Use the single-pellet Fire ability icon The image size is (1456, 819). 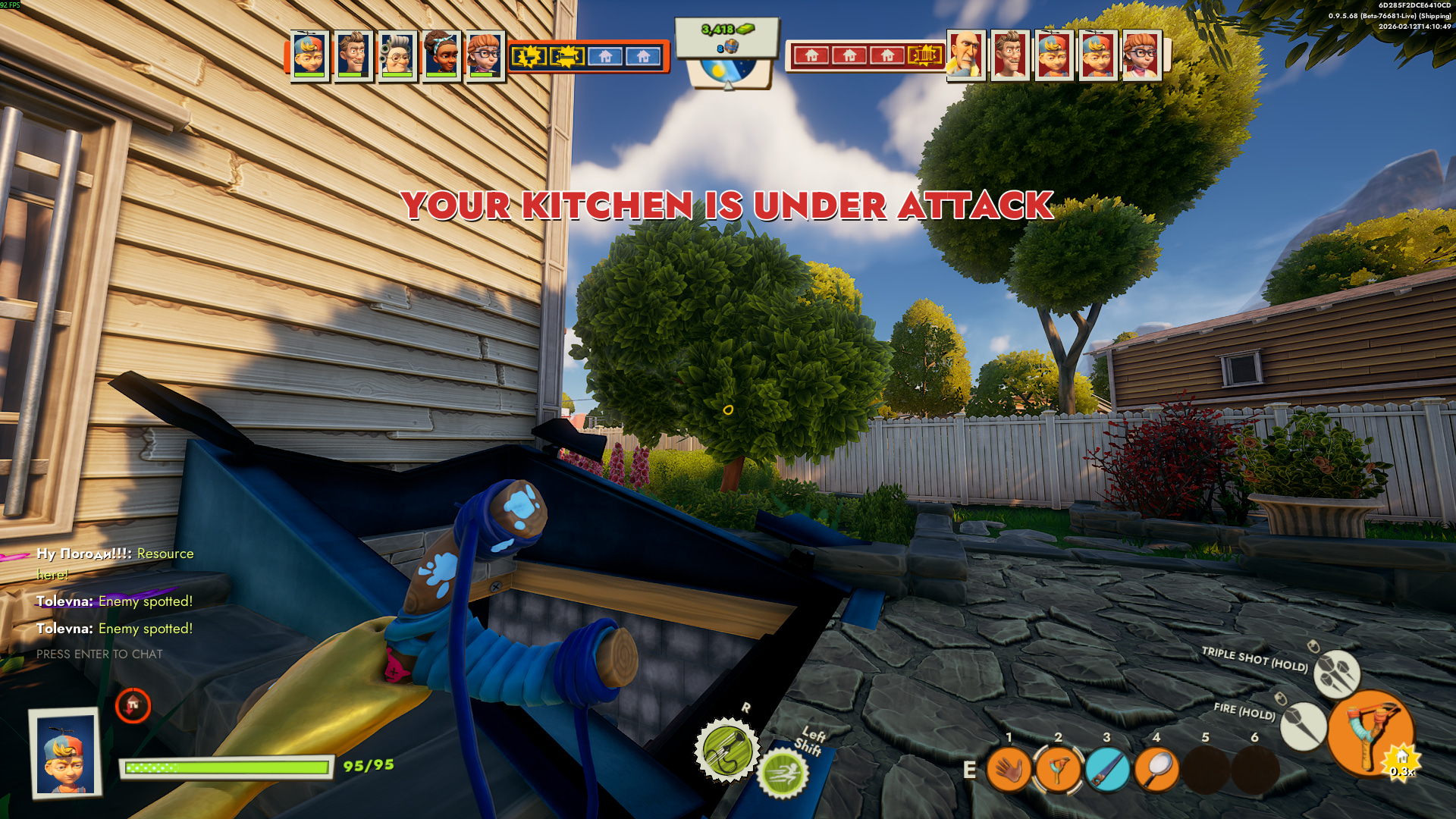pyautogui.click(x=1303, y=726)
